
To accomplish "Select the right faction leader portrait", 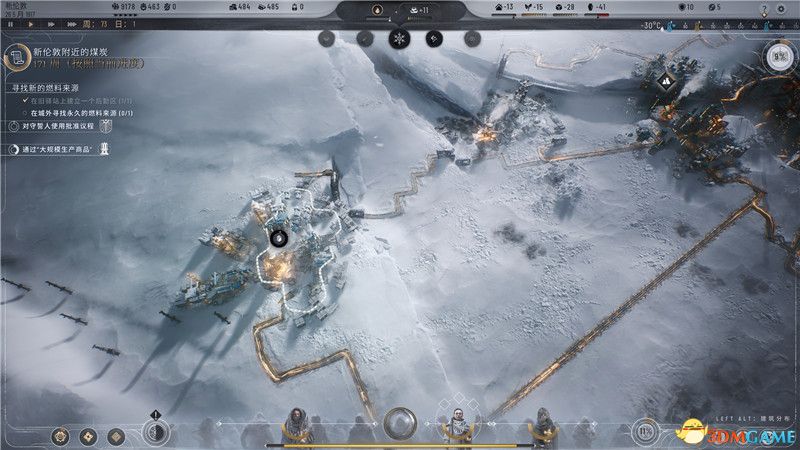I will pos(544,423).
